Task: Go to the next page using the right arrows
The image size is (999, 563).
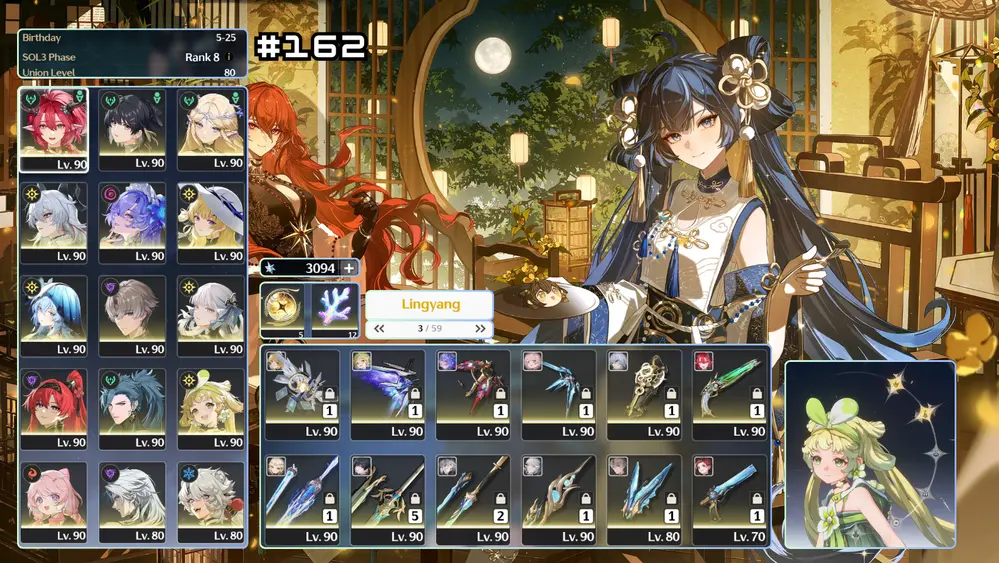Action: (480, 328)
